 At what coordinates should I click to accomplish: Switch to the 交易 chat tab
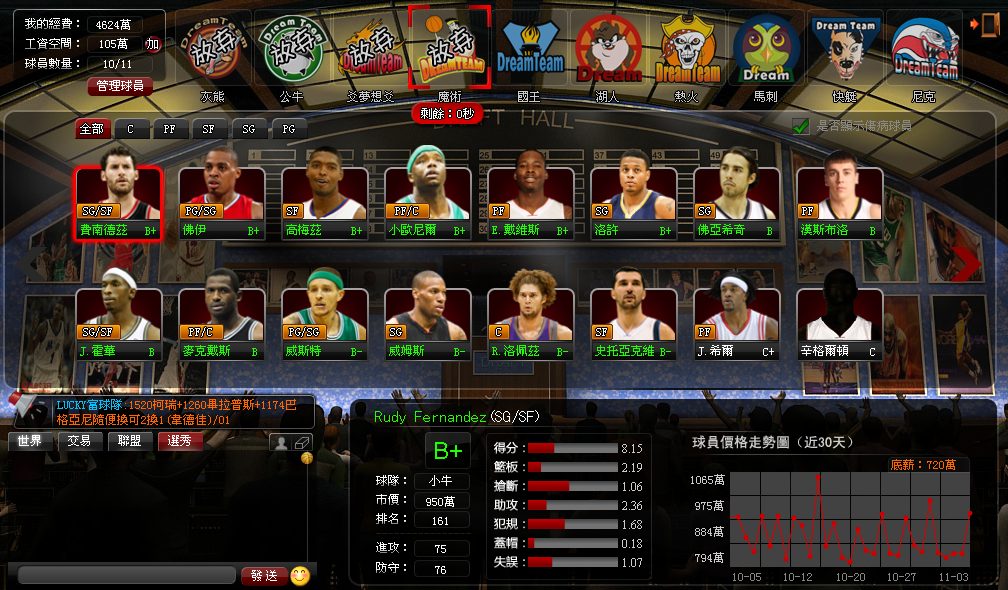[79, 441]
